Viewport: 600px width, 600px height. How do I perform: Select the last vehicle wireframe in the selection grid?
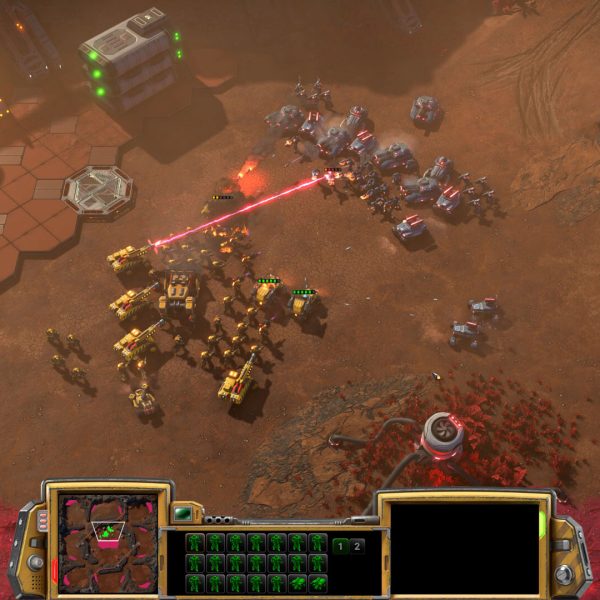pos(318,582)
